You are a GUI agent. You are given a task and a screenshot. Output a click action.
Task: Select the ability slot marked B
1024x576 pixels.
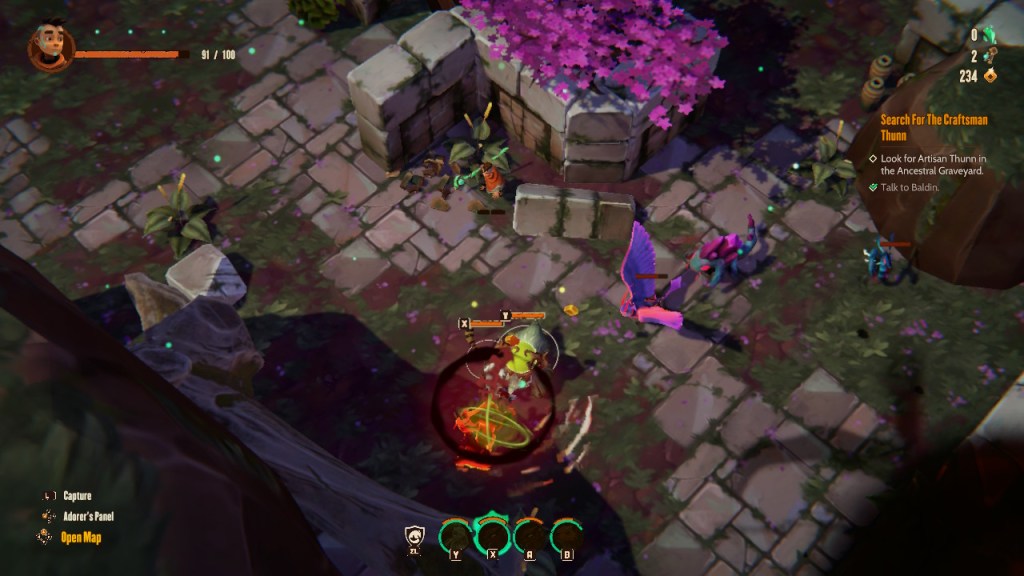[567, 536]
